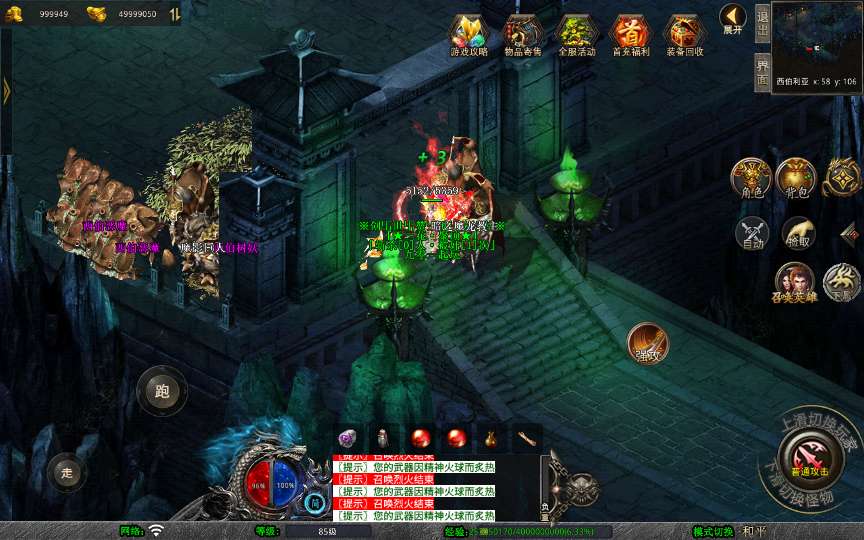This screenshot has height=540, width=864.
Task: Open the 装备回收 equipment recycling chest
Action: pos(684,35)
